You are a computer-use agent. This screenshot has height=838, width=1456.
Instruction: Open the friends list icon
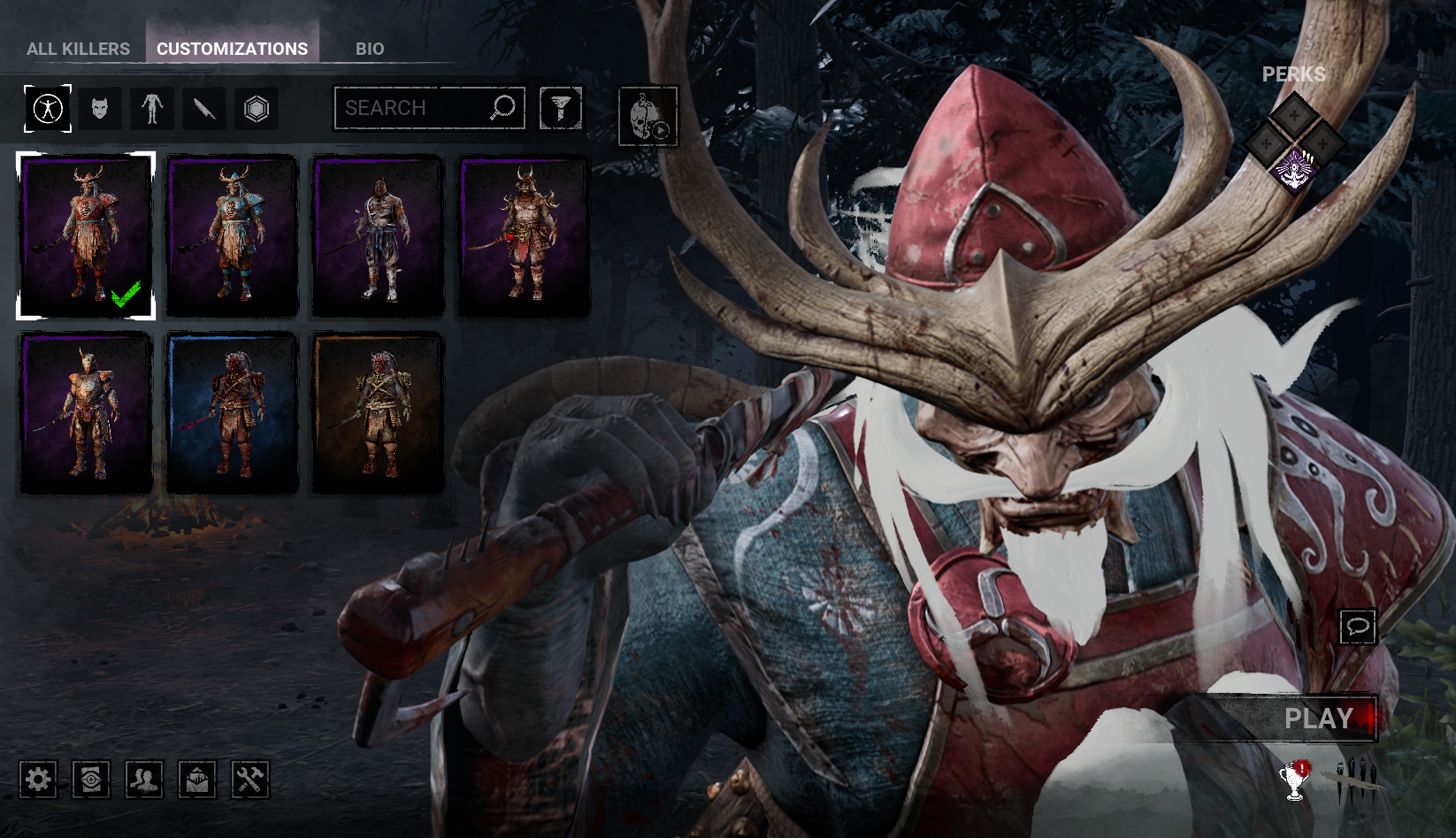(x=144, y=780)
